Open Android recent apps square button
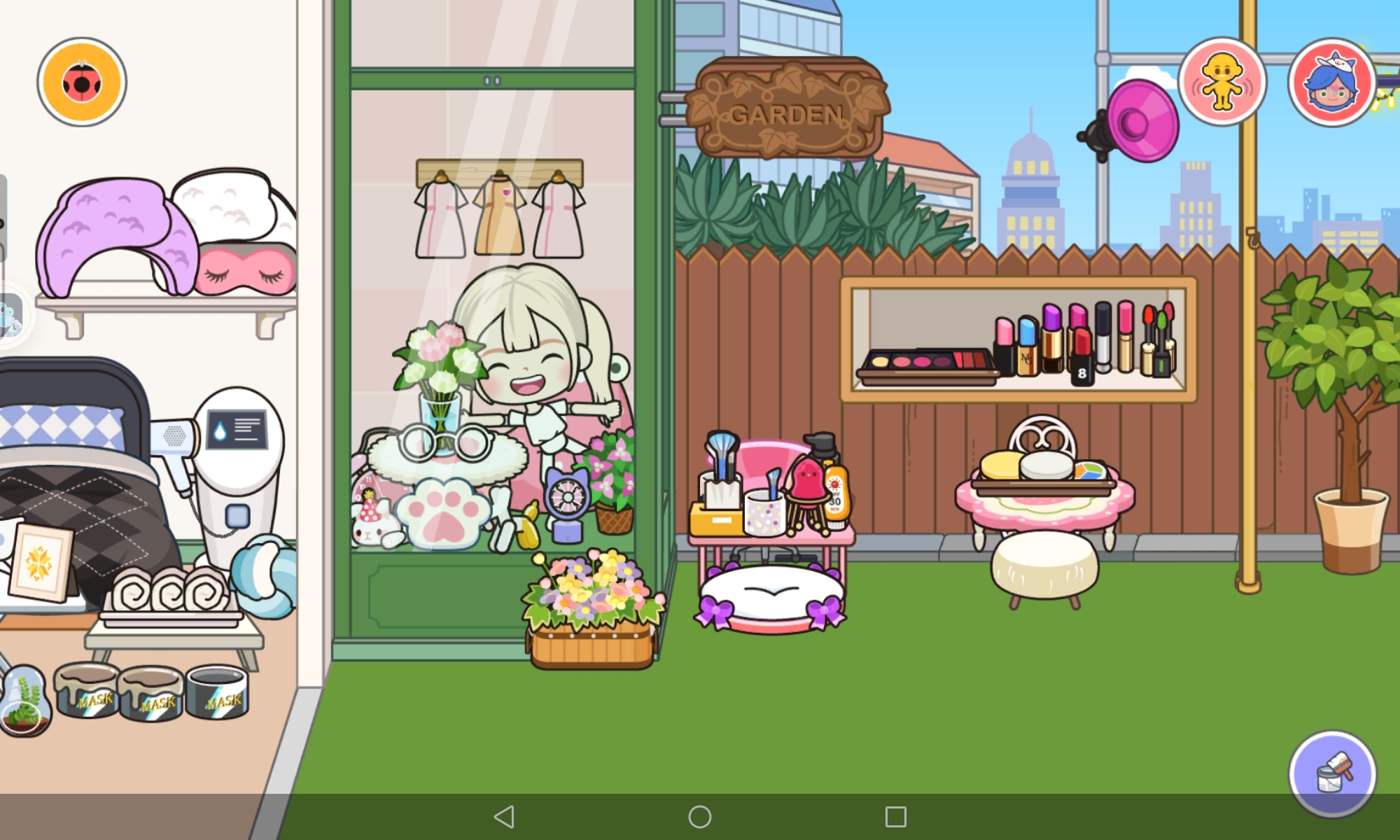The height and width of the screenshot is (840, 1400). pos(895,816)
